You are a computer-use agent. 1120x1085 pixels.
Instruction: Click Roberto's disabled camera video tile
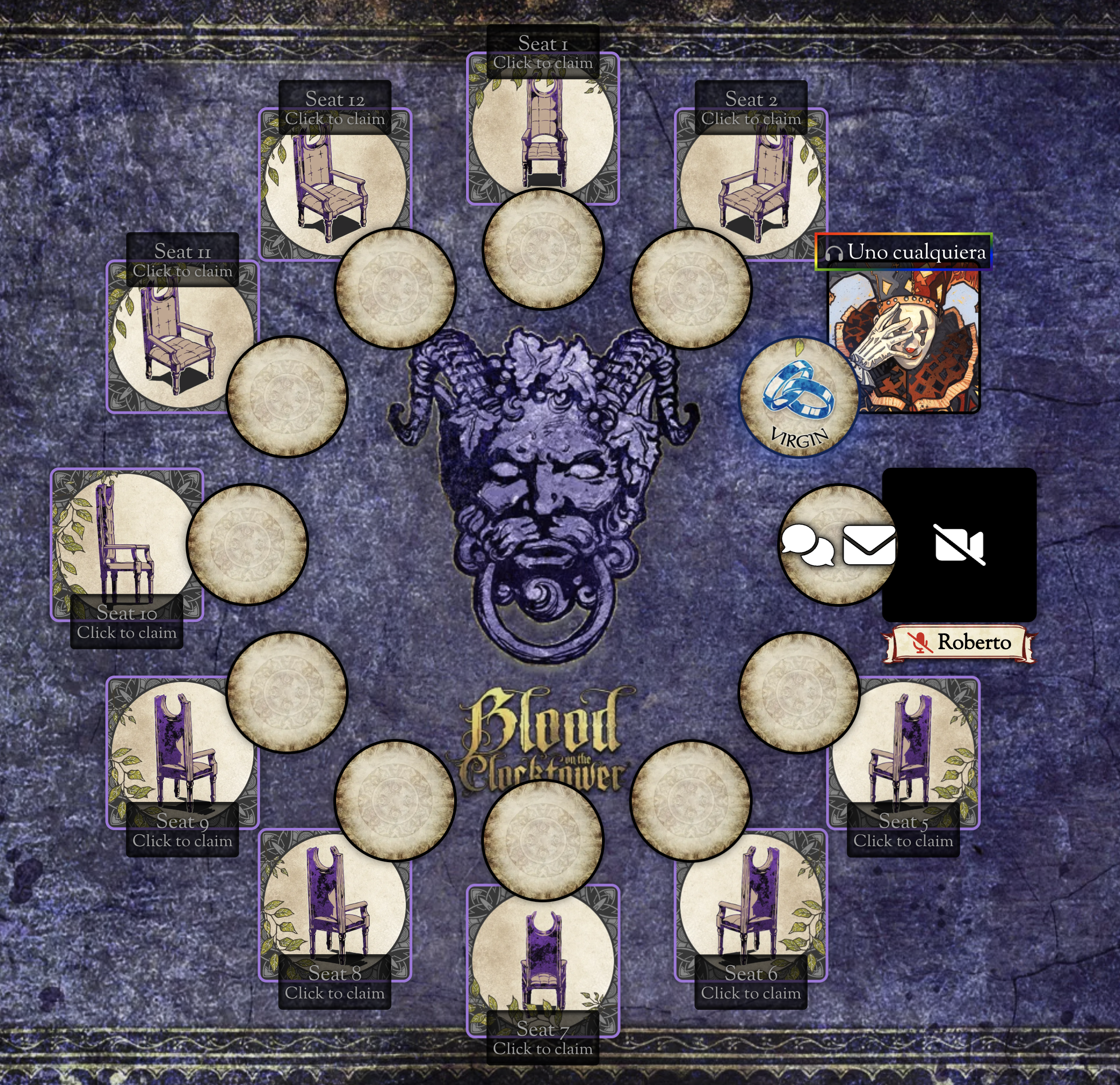tap(959, 544)
